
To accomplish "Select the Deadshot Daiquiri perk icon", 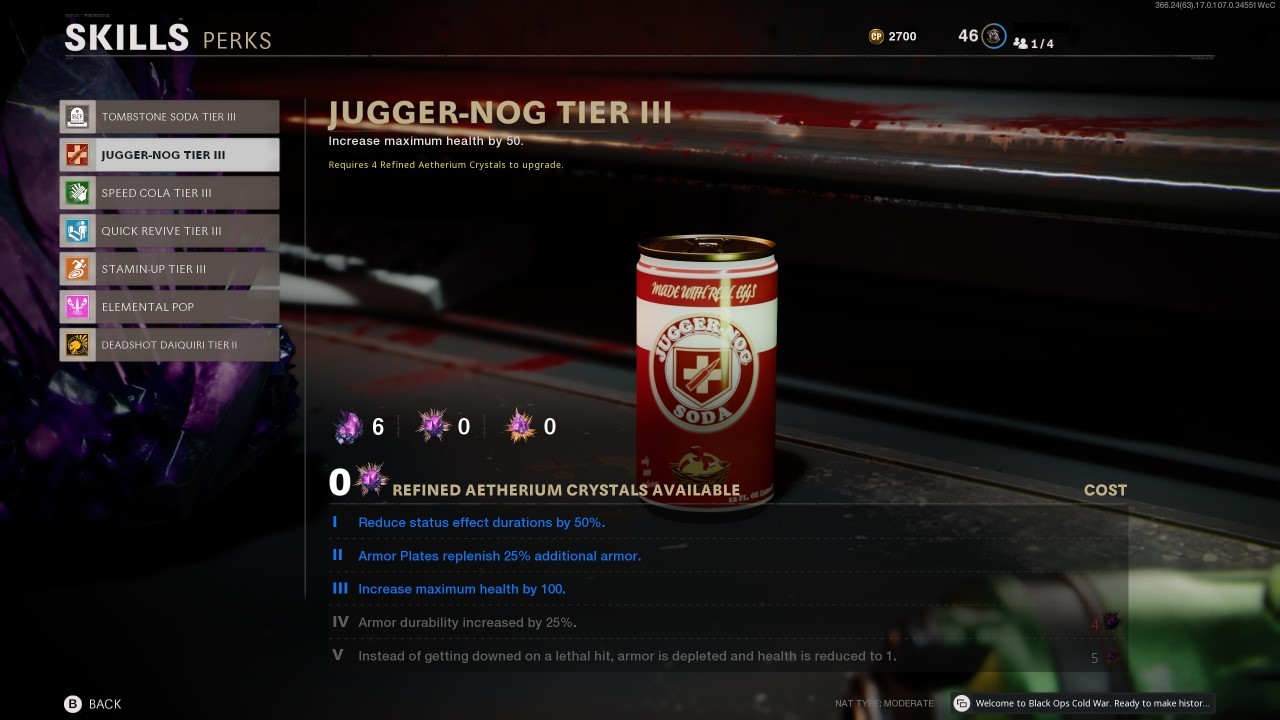I will coord(77,344).
